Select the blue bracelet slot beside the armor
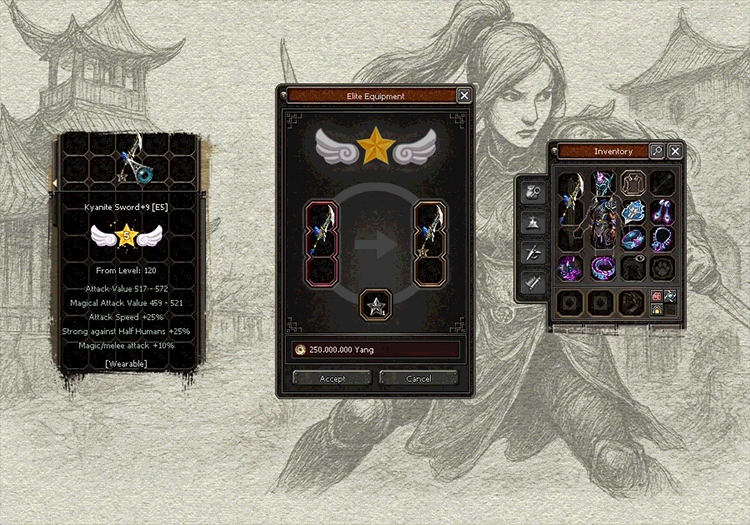The height and width of the screenshot is (525, 750). pos(634,240)
